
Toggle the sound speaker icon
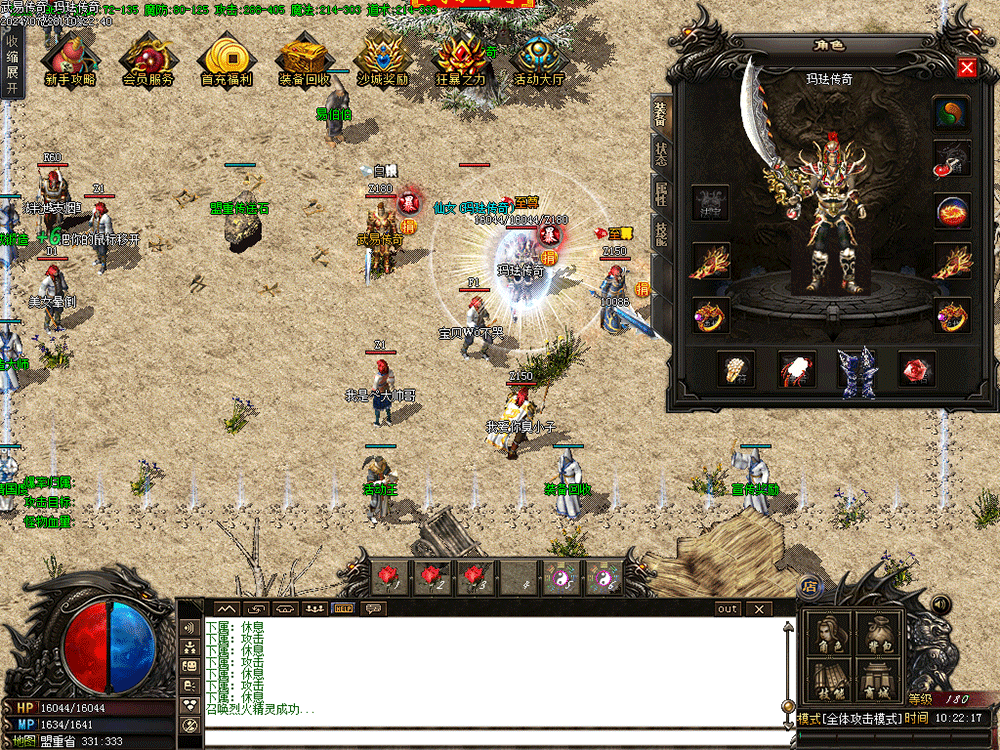pos(940,604)
